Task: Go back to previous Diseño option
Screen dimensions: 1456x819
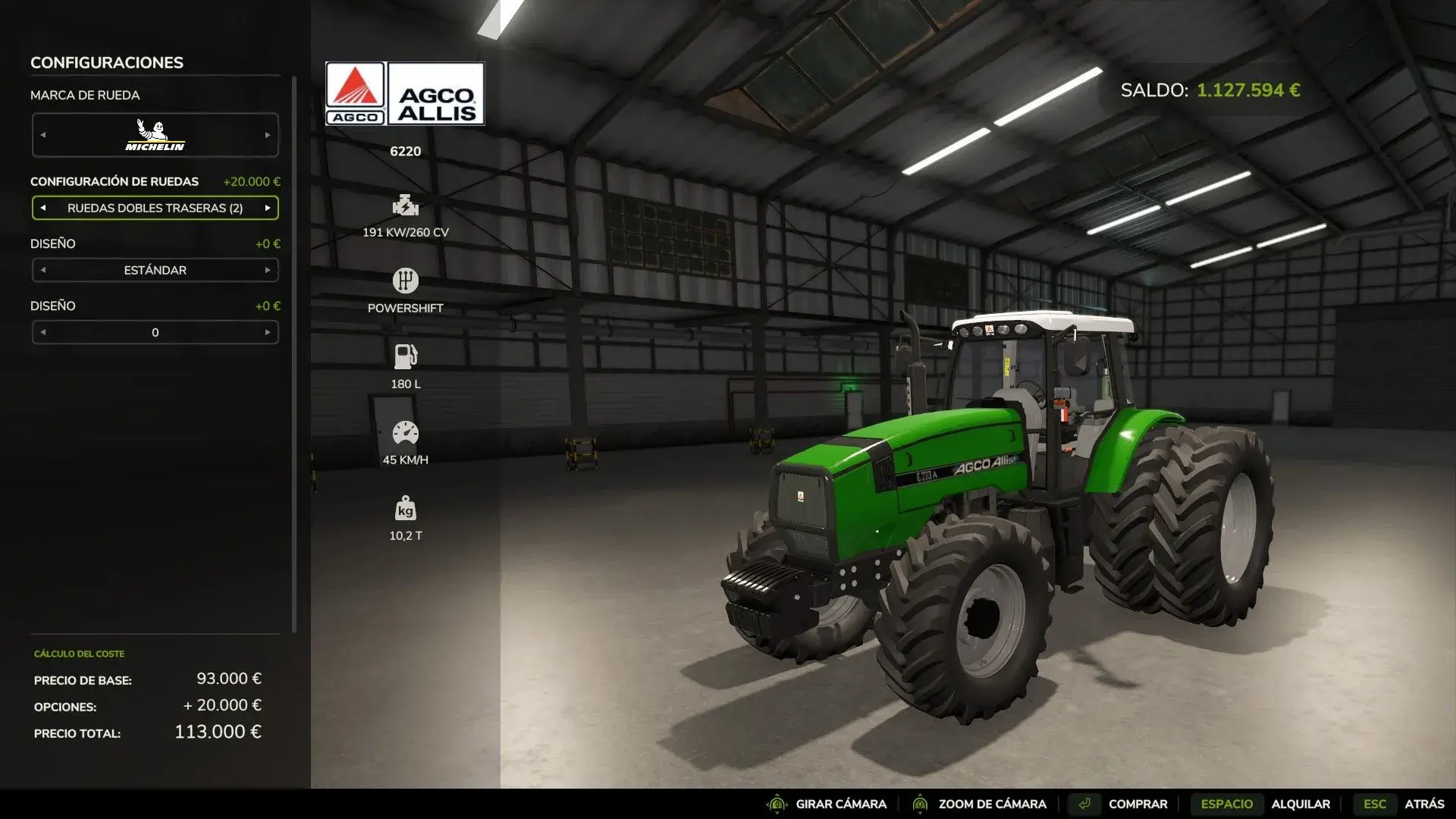Action: point(42,269)
